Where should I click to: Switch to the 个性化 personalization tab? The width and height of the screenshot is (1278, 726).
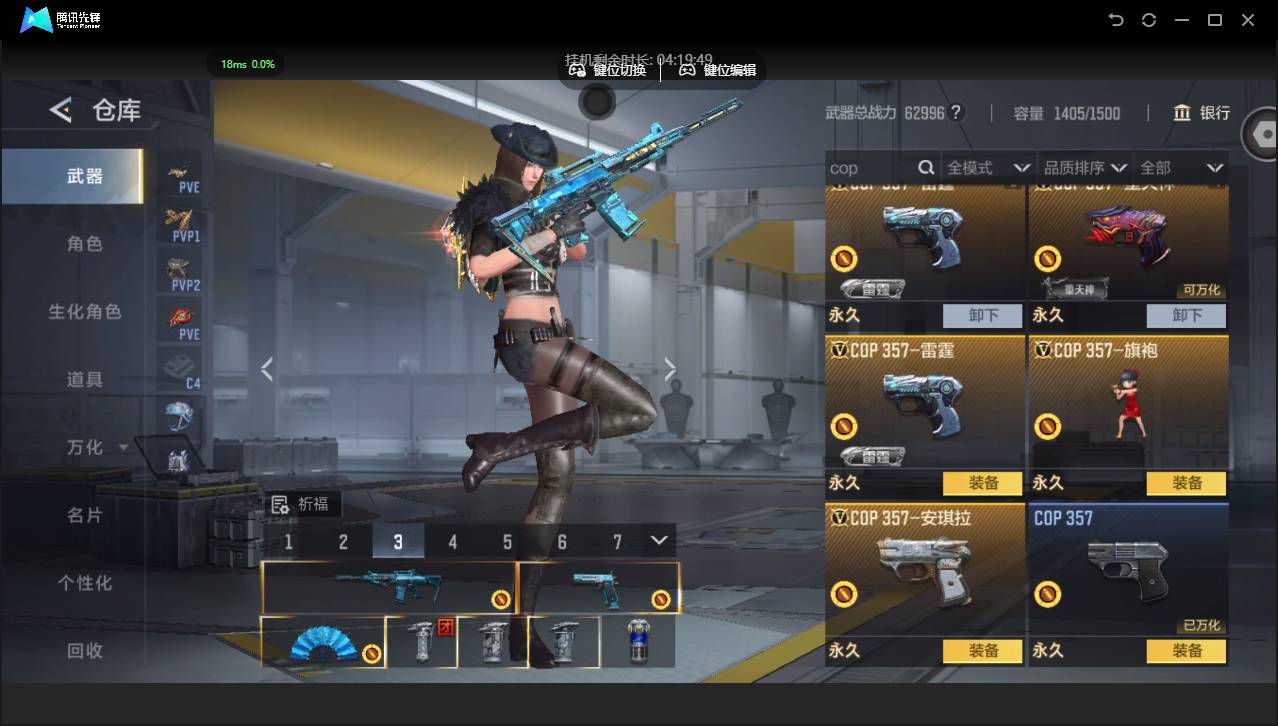point(85,583)
